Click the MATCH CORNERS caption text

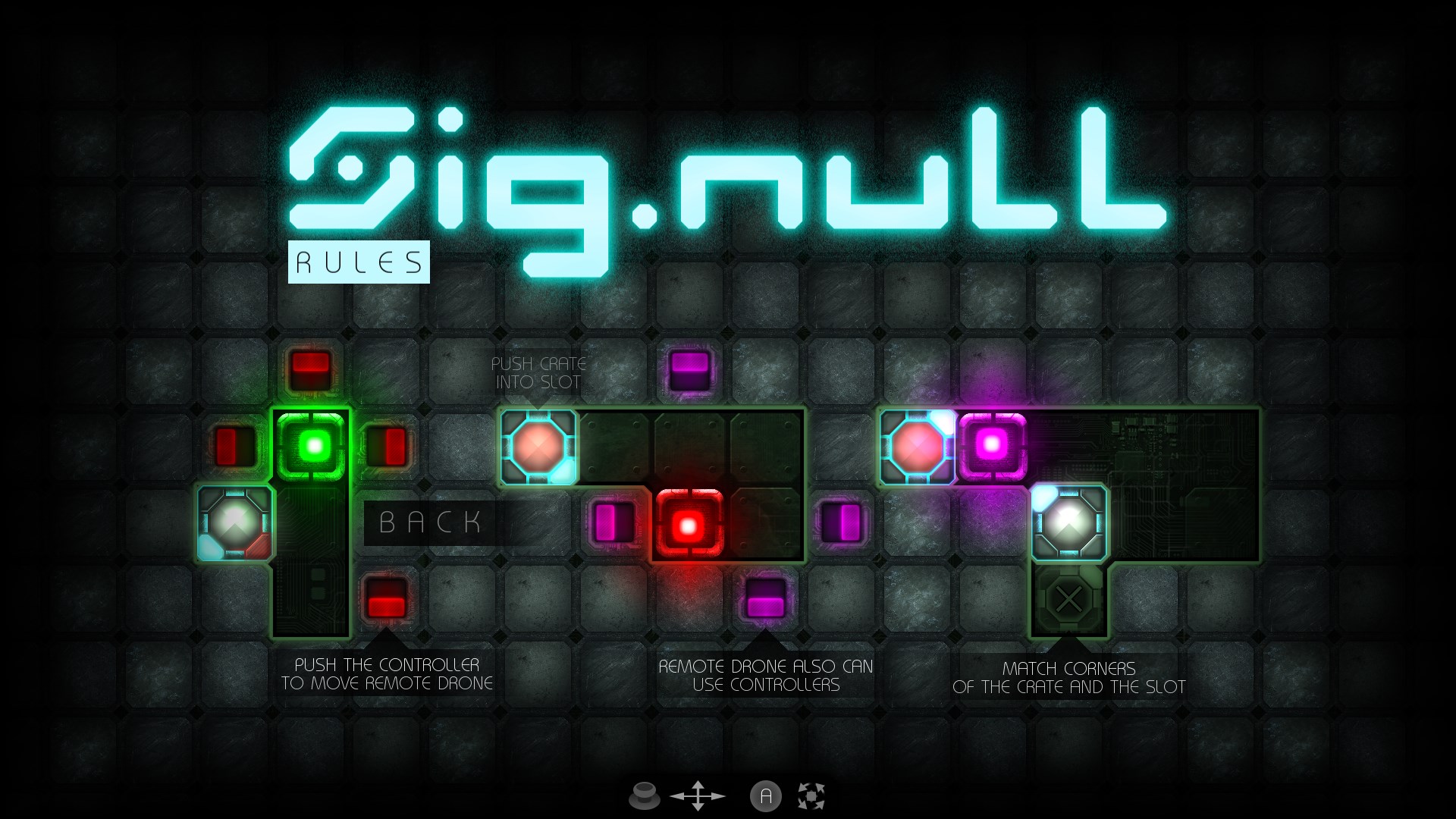[1069, 679]
